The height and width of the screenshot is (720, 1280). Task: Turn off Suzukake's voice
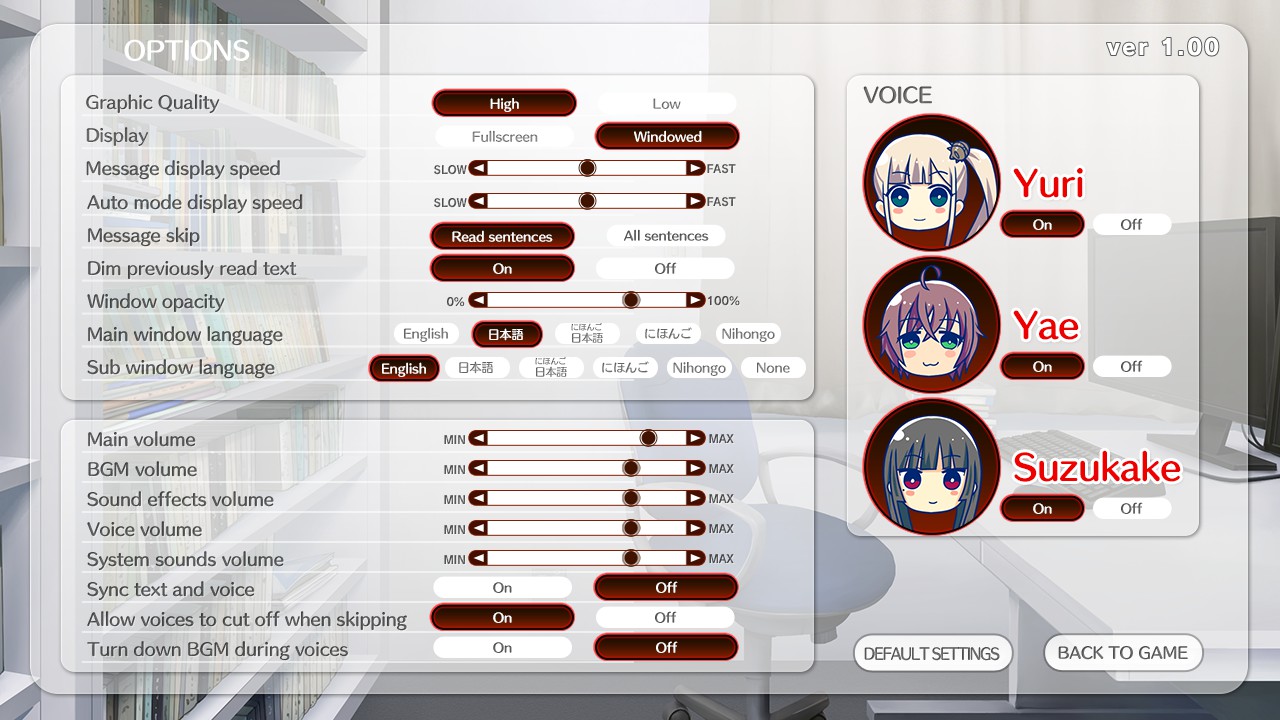click(1131, 508)
